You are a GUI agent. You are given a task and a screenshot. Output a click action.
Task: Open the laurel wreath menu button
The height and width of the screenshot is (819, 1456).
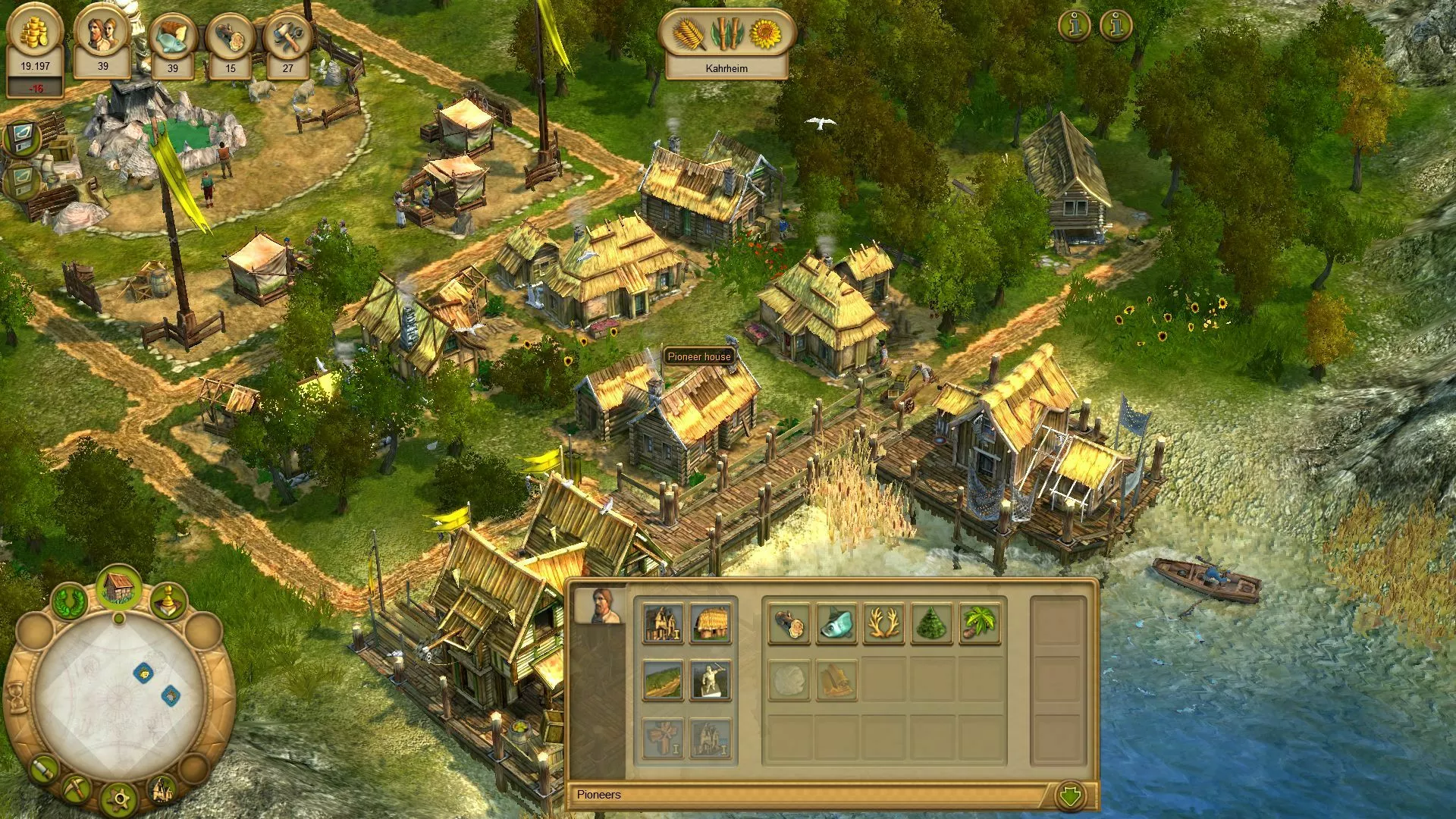(x=70, y=603)
